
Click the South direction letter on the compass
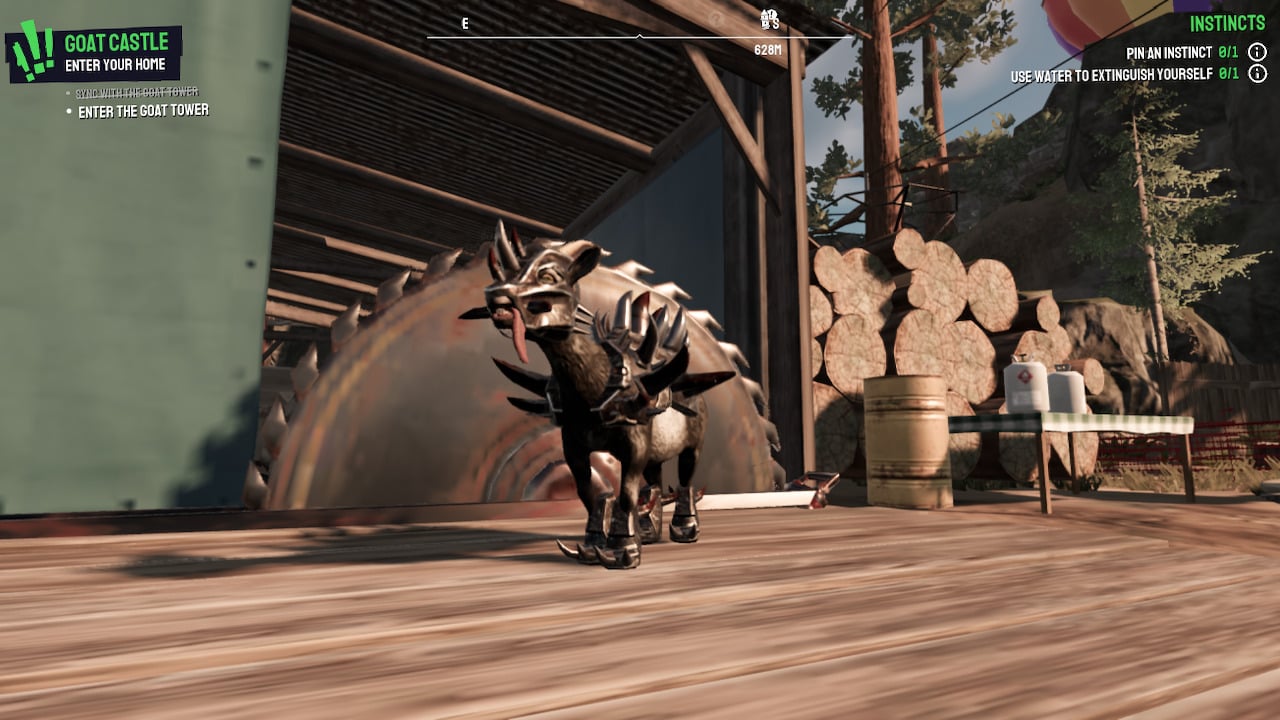point(776,23)
